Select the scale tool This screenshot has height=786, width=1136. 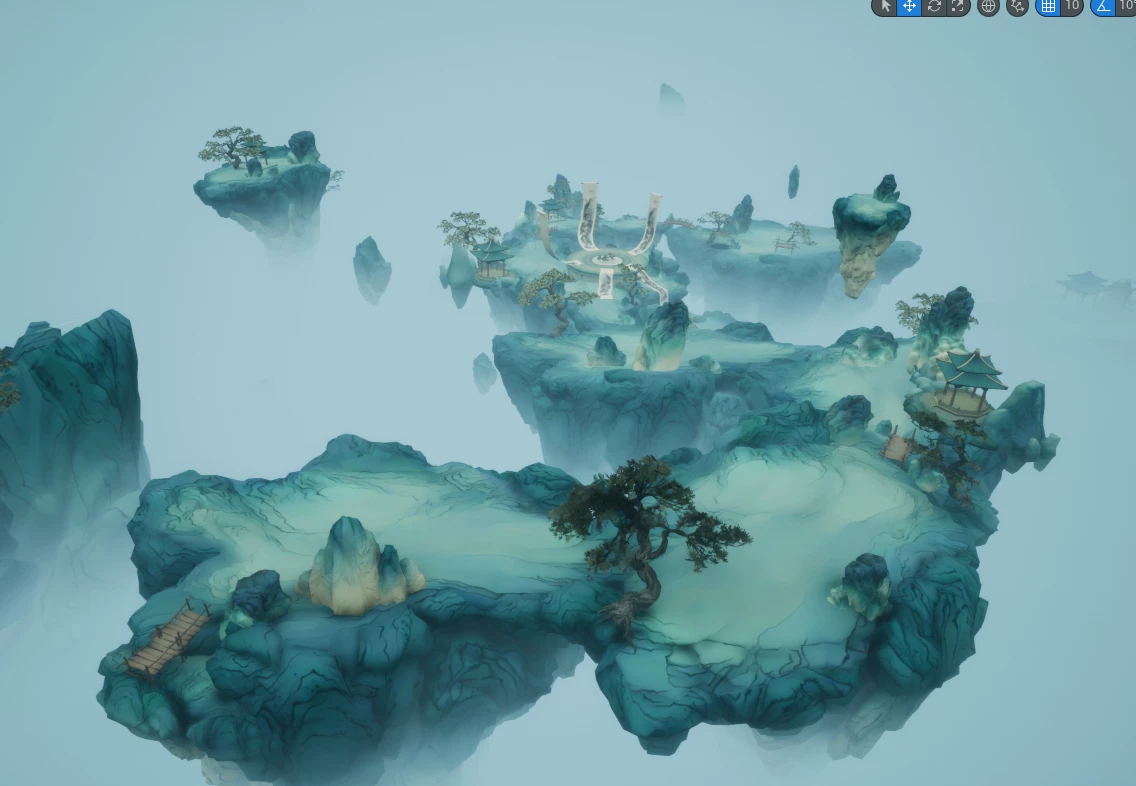(958, 6)
